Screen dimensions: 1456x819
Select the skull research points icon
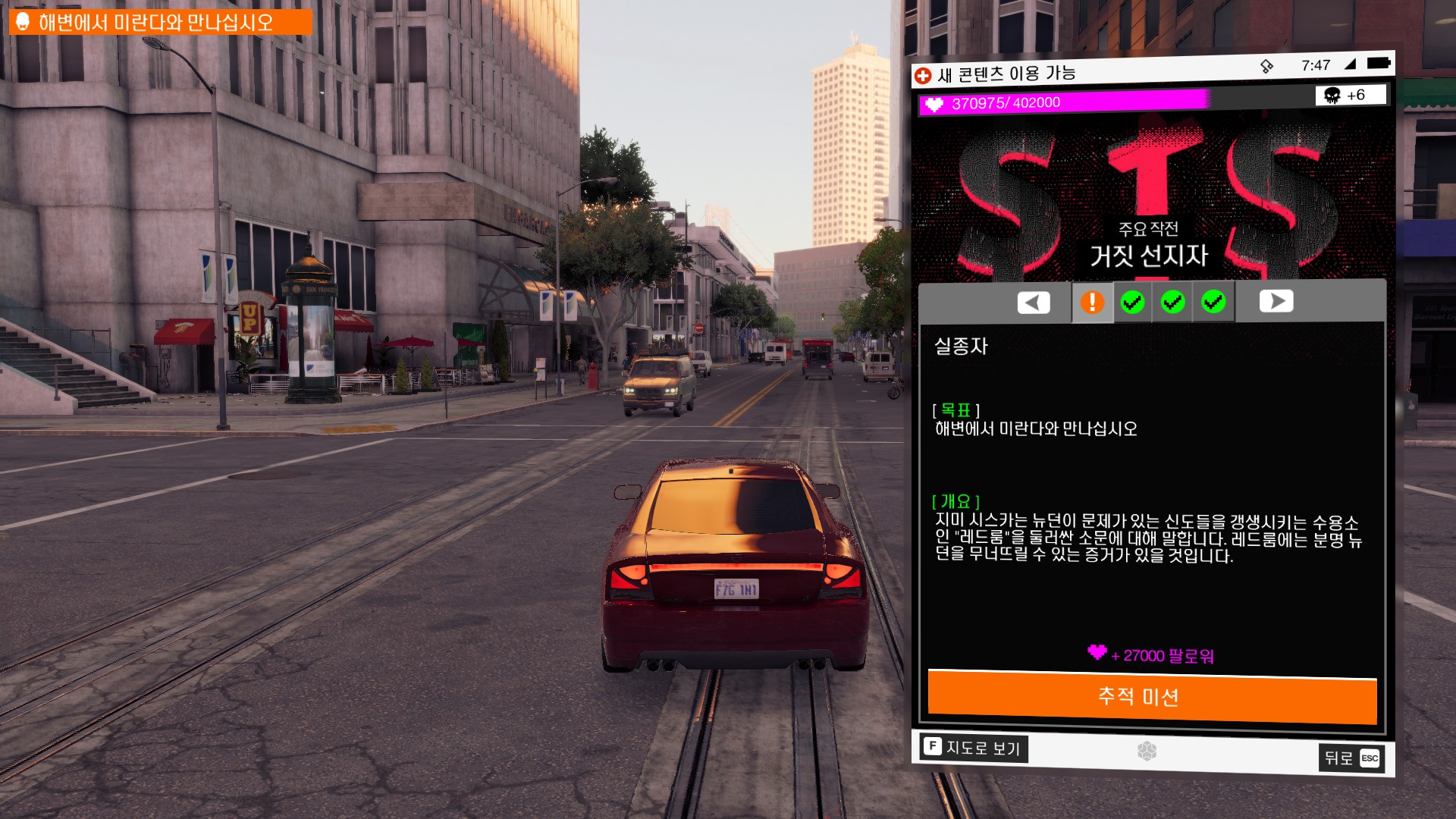point(1332,95)
